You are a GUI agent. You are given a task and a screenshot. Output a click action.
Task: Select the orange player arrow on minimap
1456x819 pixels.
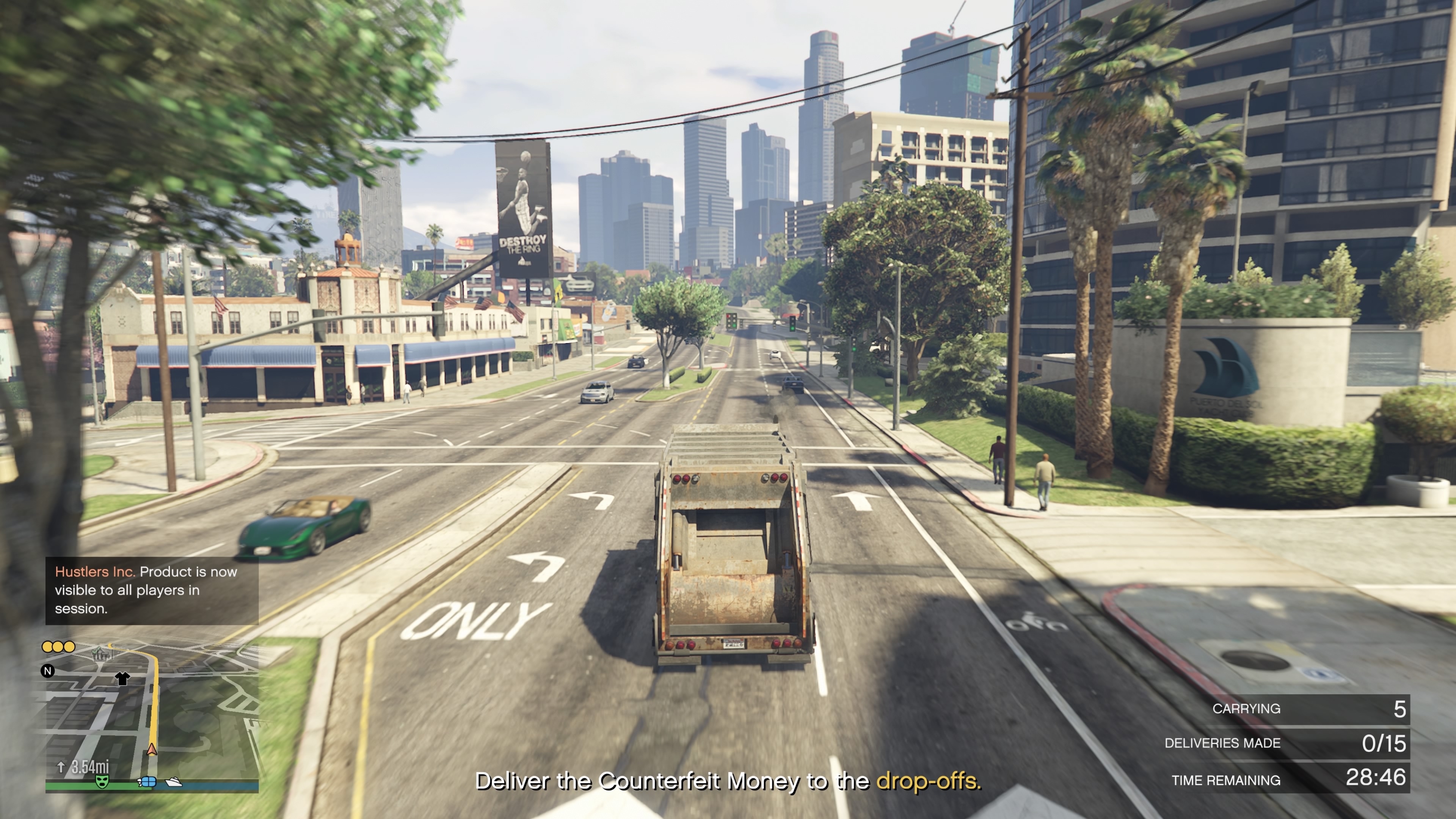click(152, 750)
